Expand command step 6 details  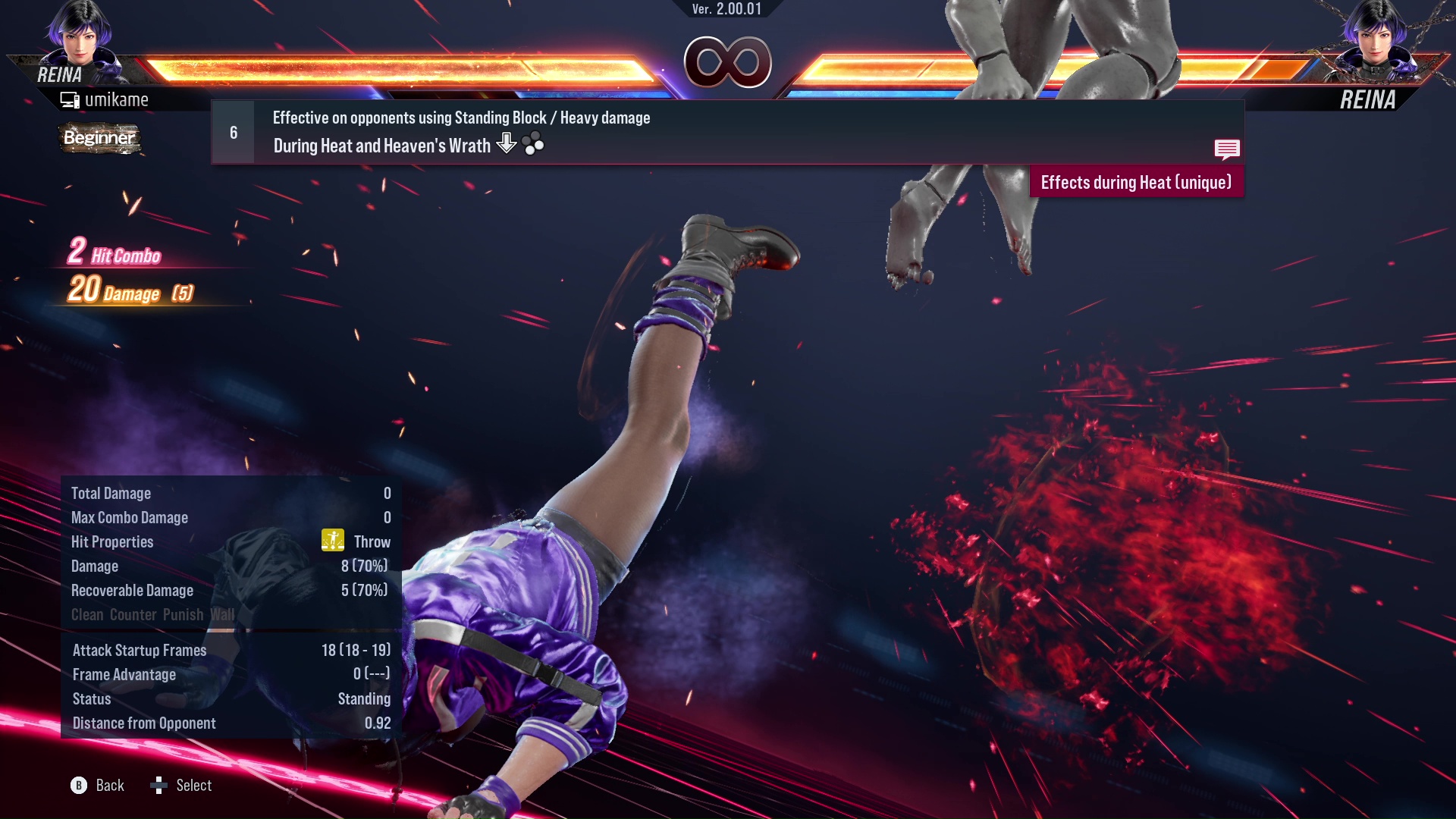(x=232, y=132)
